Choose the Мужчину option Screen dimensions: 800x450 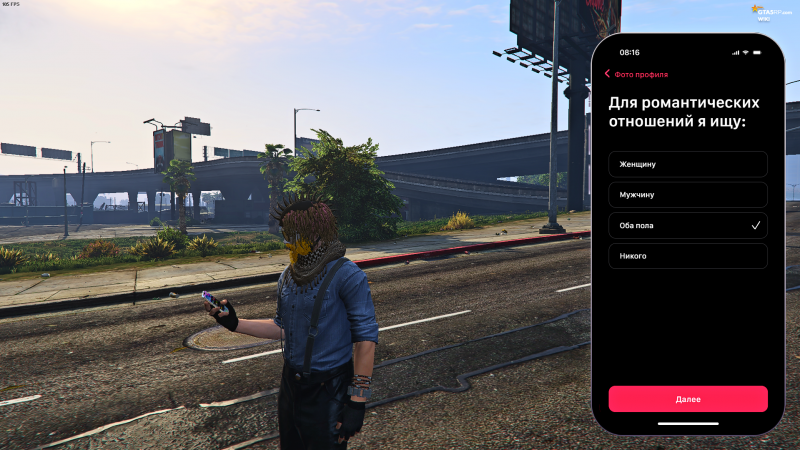(688, 195)
